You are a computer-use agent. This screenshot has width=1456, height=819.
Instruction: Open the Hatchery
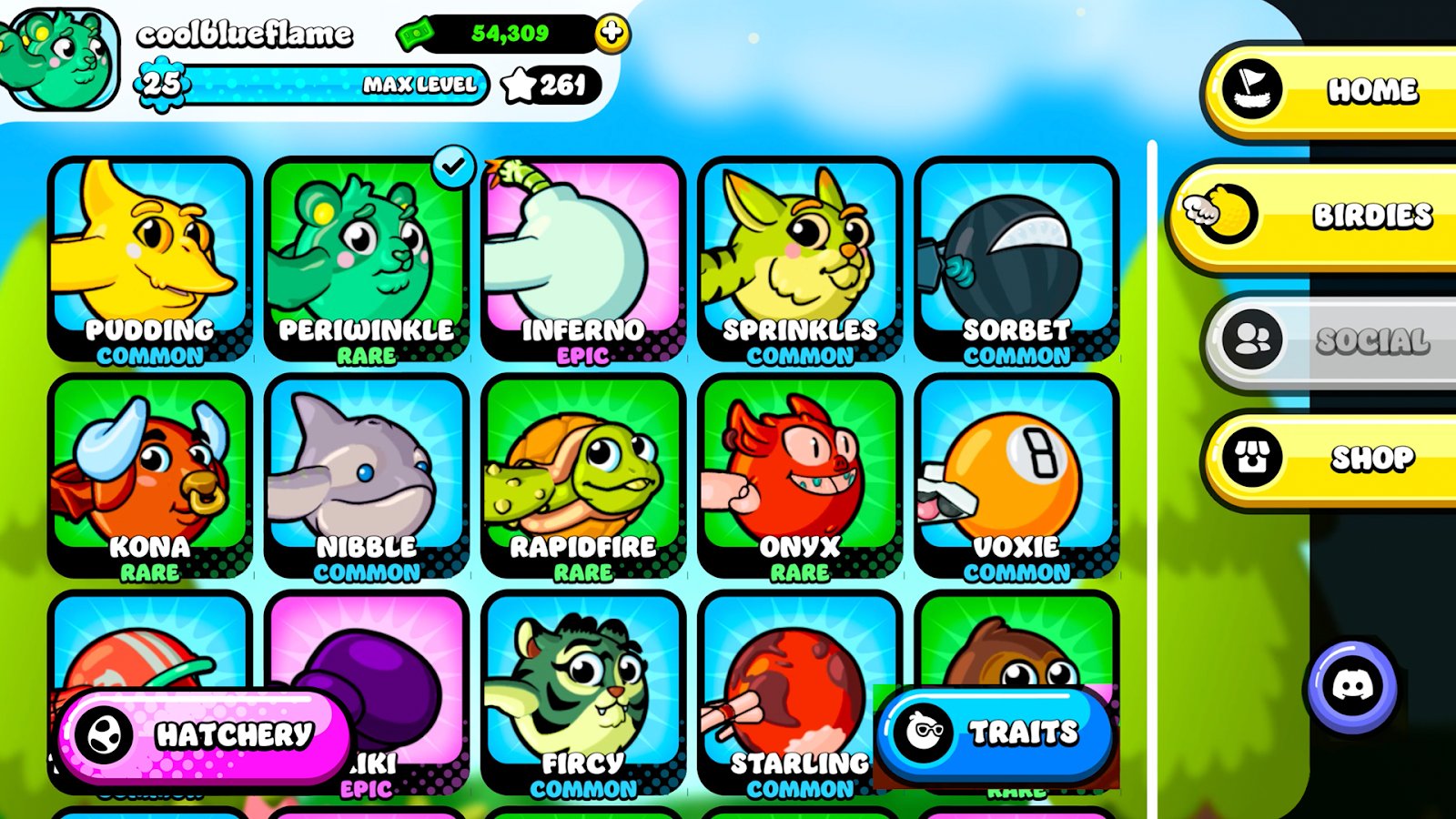click(204, 735)
